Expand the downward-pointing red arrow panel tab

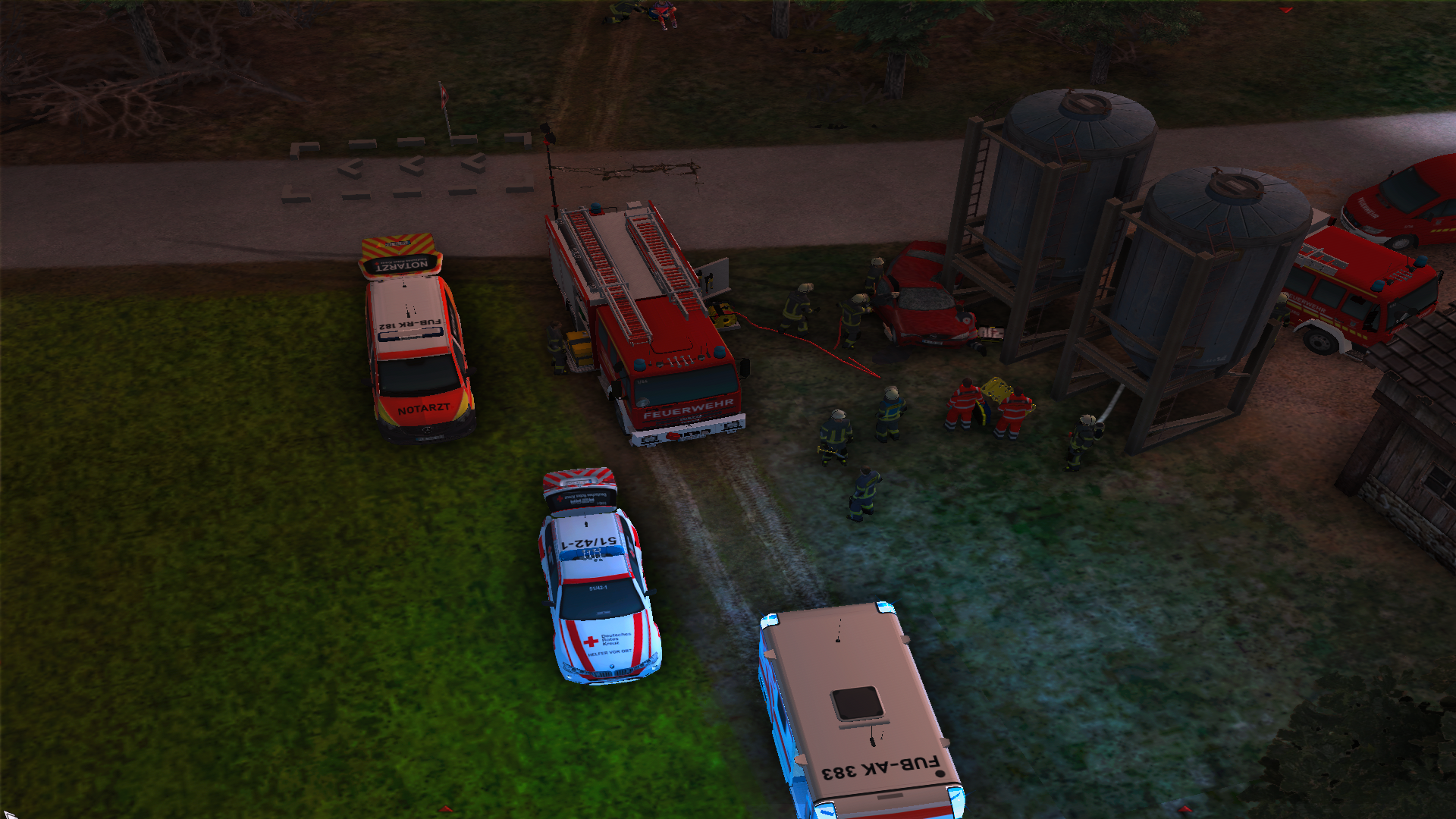pos(1285,11)
